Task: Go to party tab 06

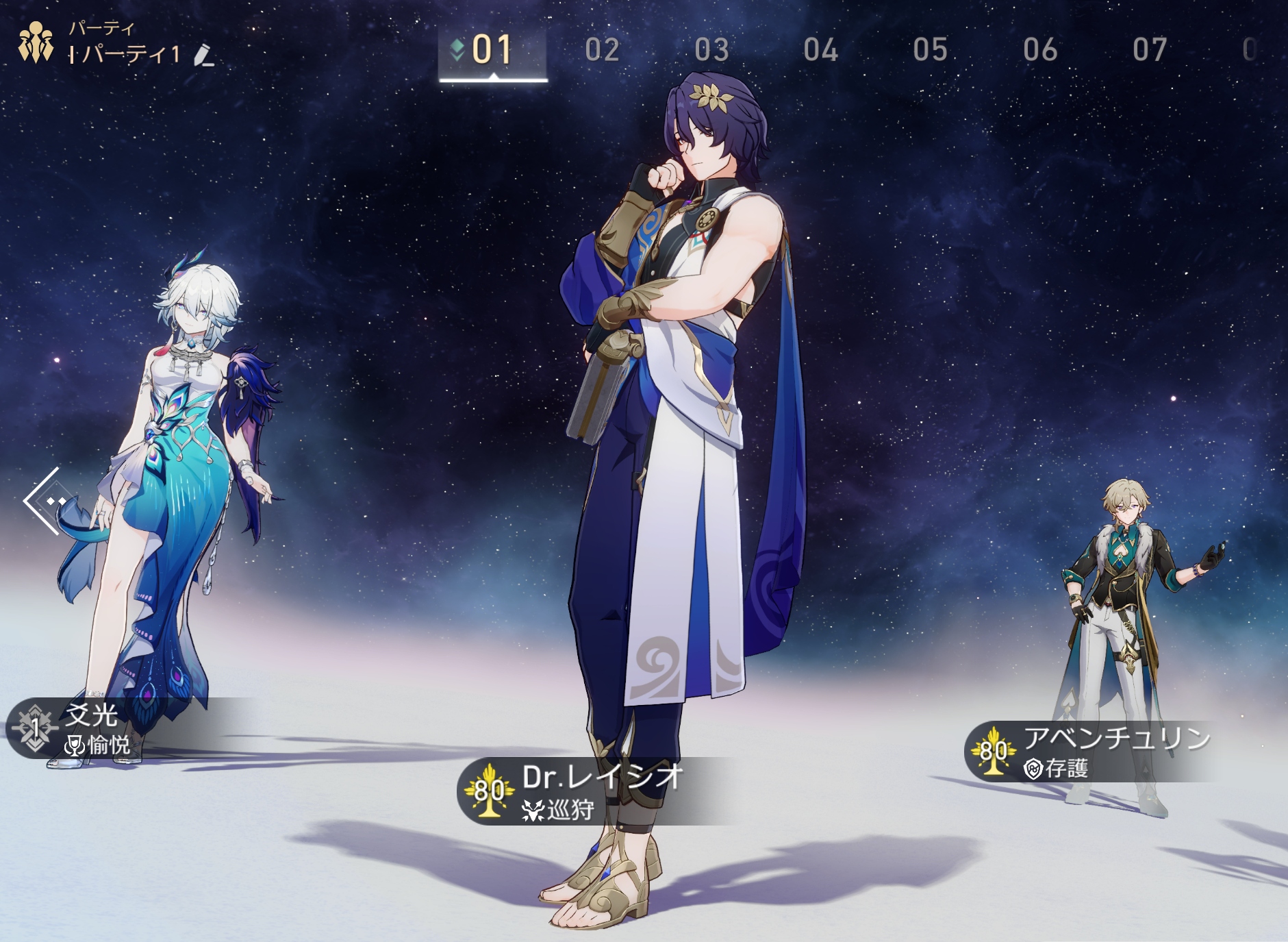Action: tap(1040, 51)
